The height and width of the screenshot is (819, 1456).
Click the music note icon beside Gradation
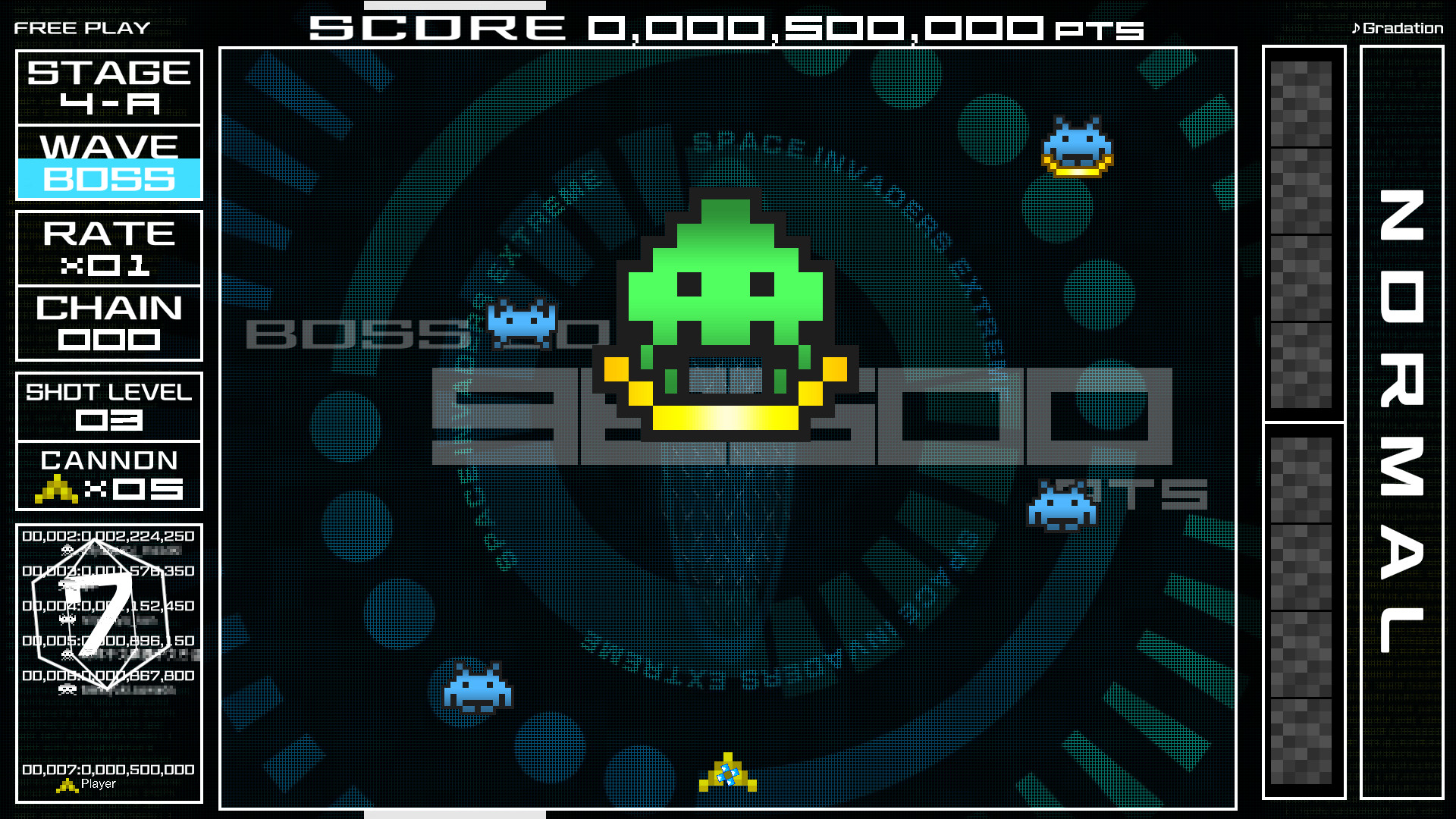point(1357,27)
